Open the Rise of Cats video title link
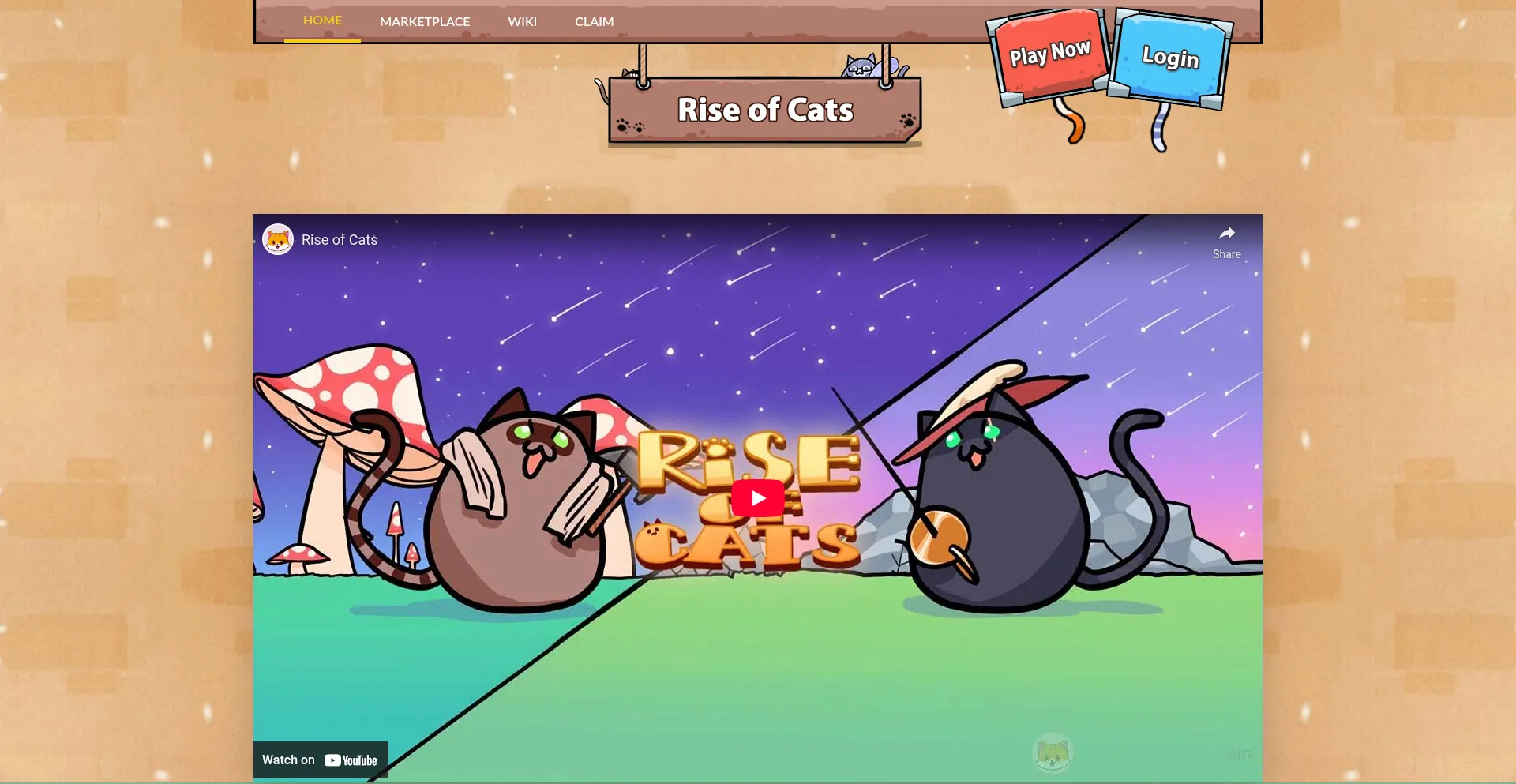The width and height of the screenshot is (1516, 784). (340, 239)
